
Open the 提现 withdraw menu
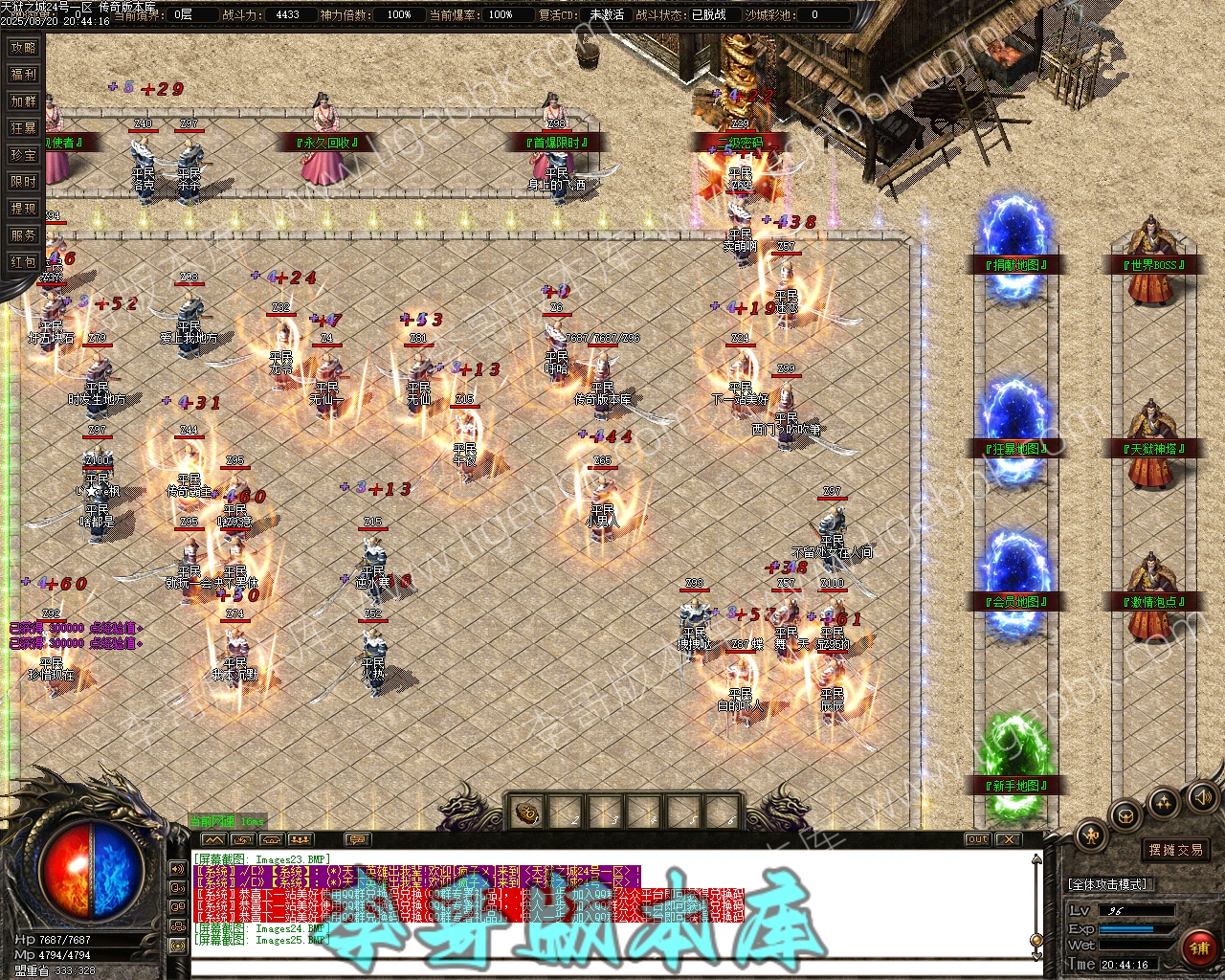[x=23, y=209]
